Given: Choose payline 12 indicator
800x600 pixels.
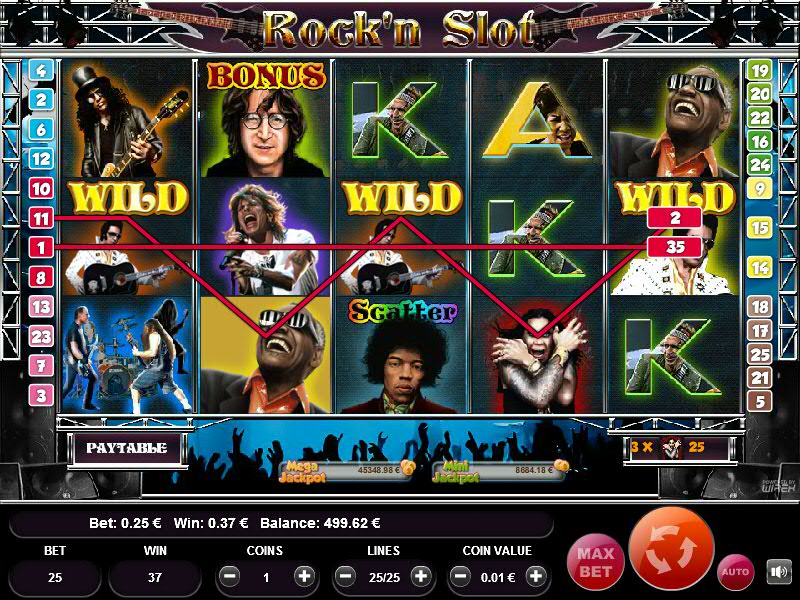Looking at the screenshot, I should coord(41,158).
